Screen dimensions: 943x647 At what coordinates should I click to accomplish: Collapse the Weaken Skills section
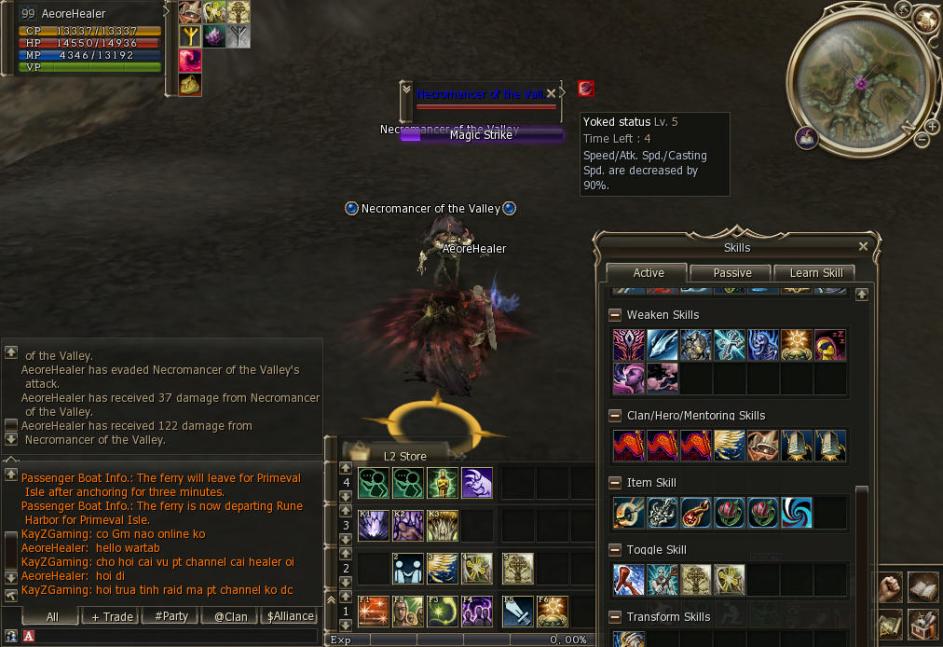coord(615,315)
